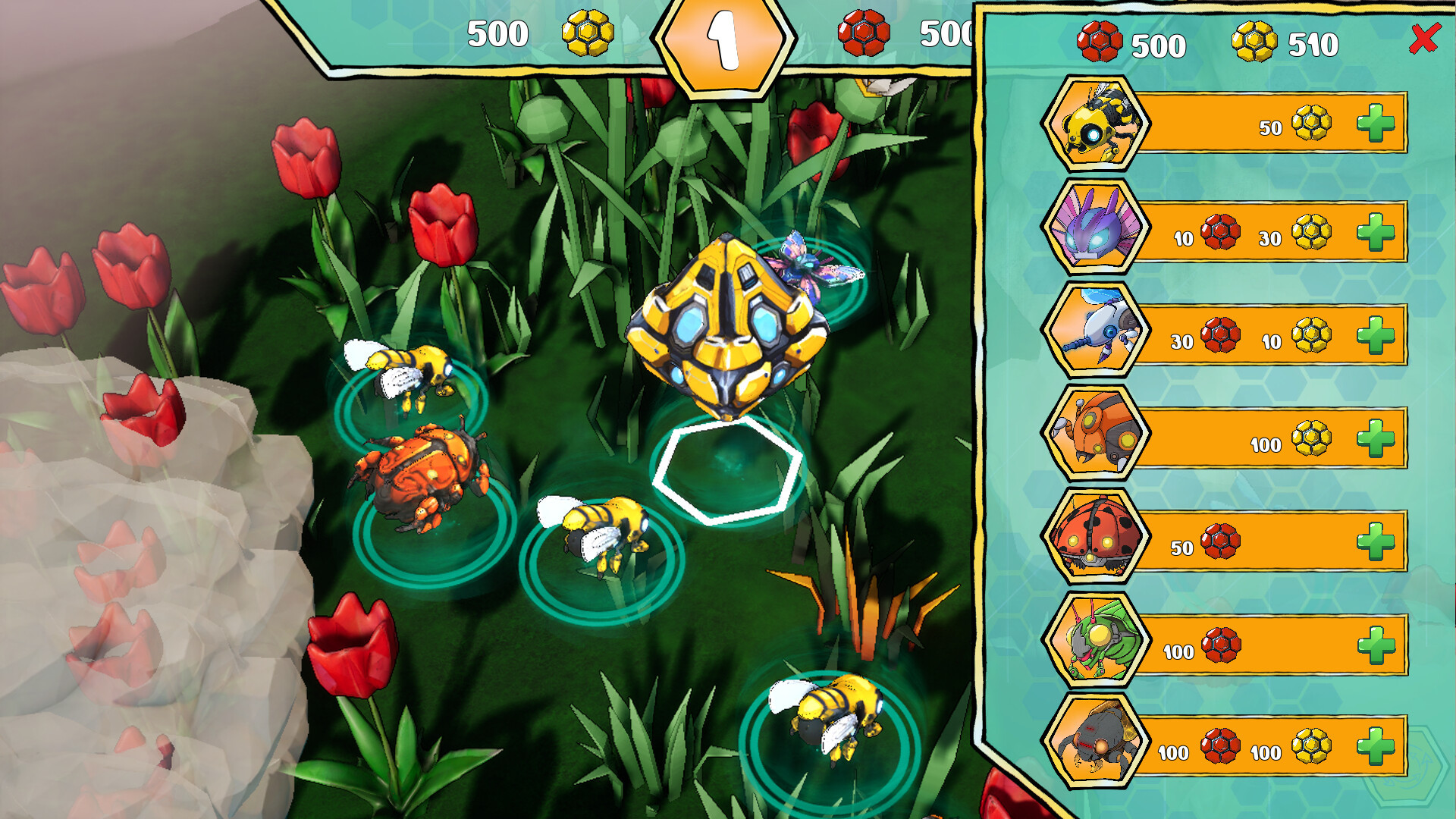This screenshot has height=819, width=1456.
Task: Add the yellow bee unit costing 50 honey
Action: point(1376,124)
